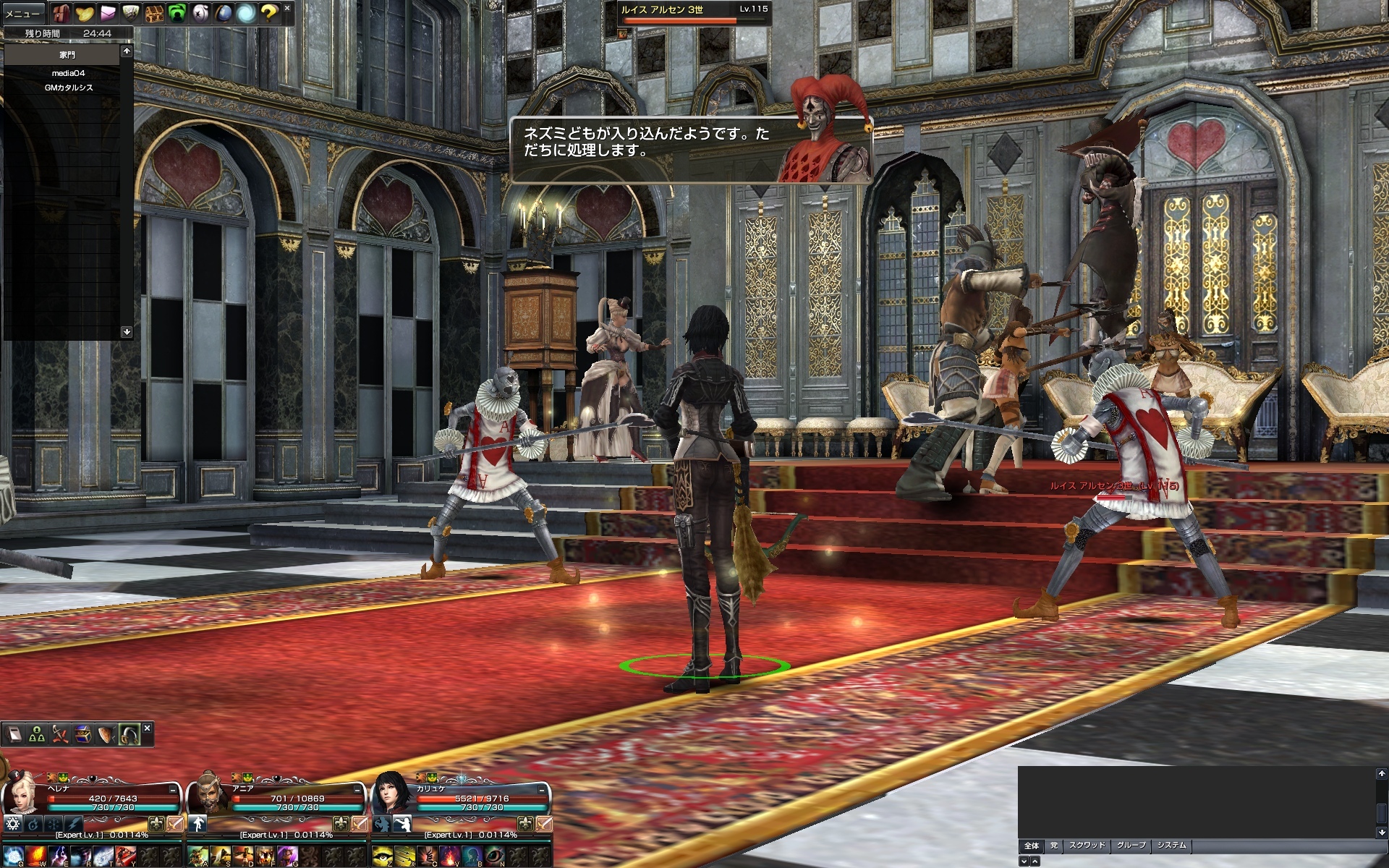This screenshot has height=868, width=1389.
Task: Use ヘレナ's fireball skill on W
Action: (x=36, y=856)
